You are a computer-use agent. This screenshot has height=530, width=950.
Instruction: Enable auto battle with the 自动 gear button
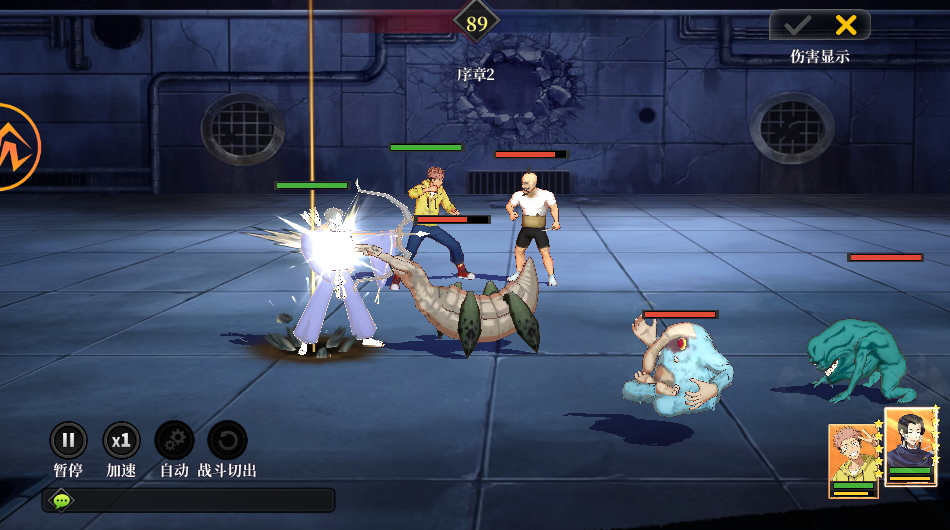tap(174, 440)
